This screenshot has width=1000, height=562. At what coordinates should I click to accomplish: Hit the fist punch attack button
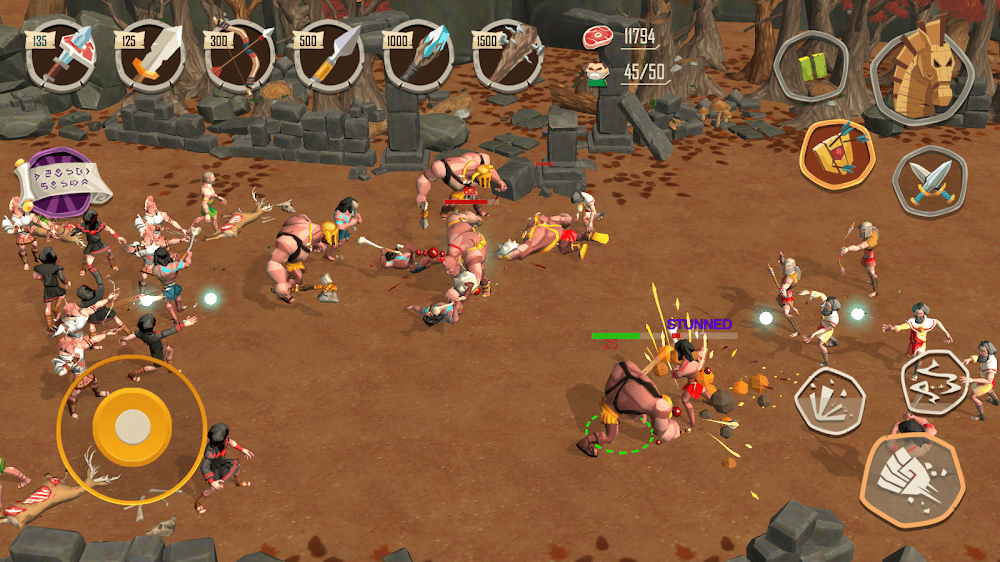[911, 478]
